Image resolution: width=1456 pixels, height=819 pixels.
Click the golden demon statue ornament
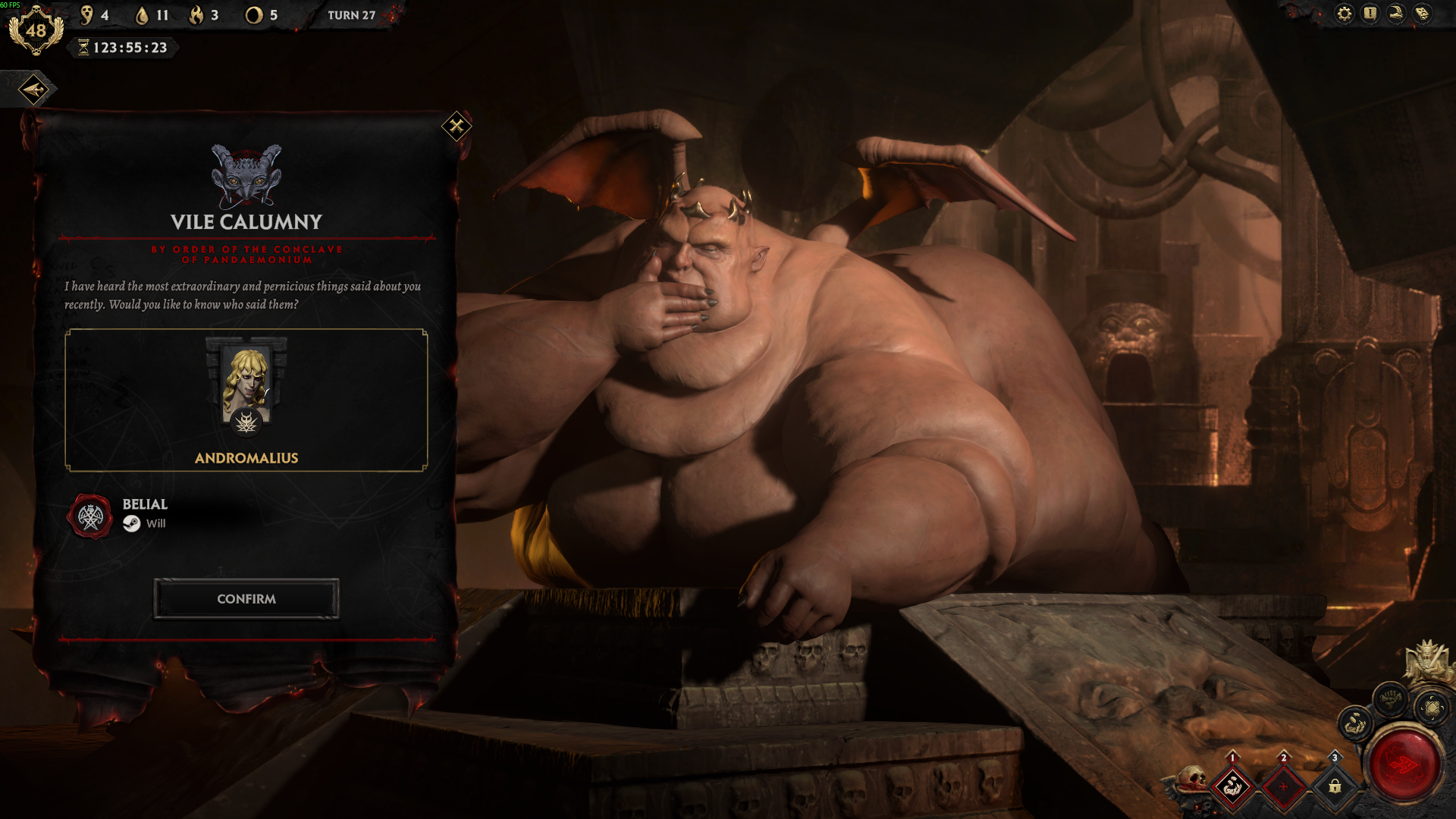(1427, 659)
